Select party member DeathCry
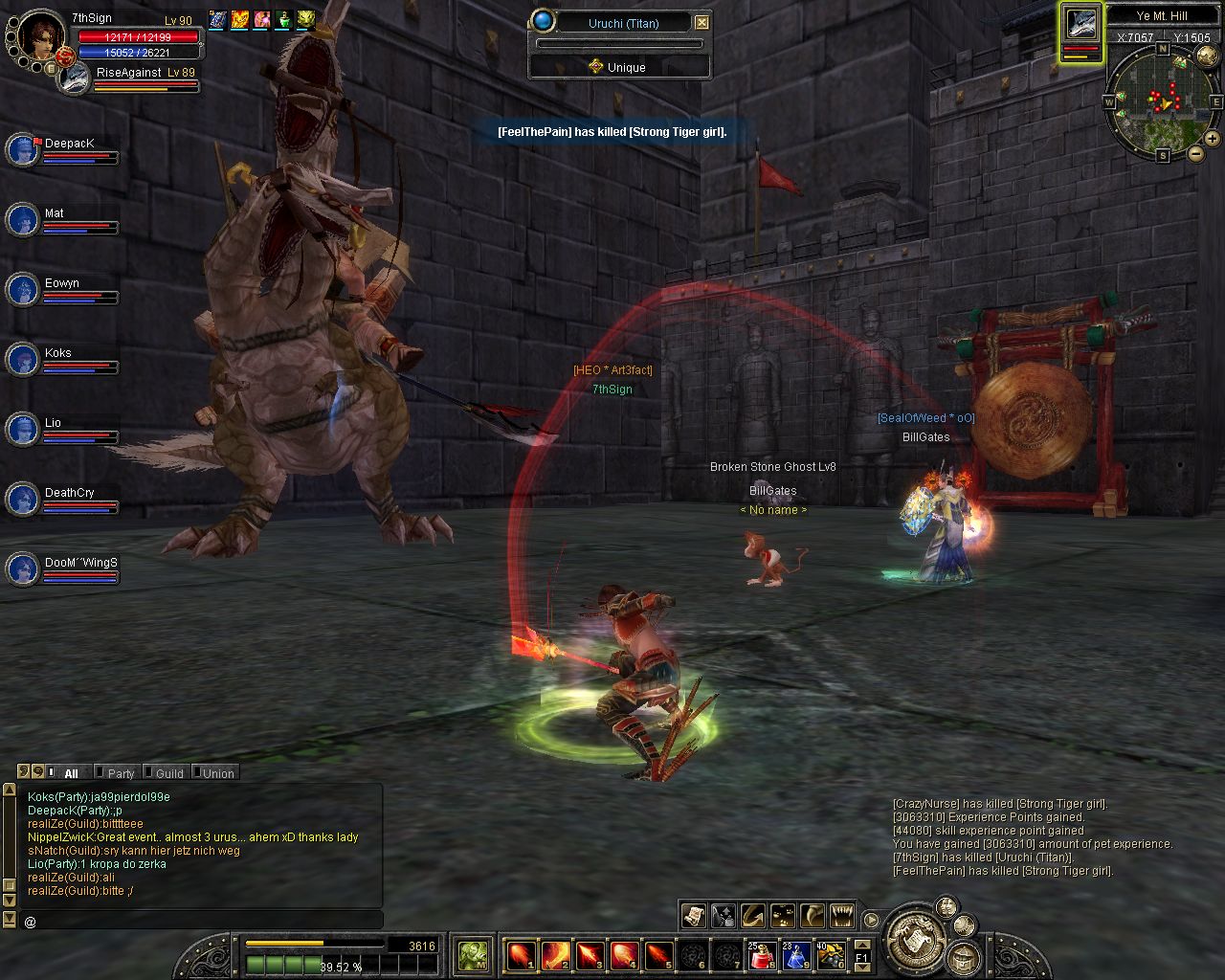 [x=22, y=499]
